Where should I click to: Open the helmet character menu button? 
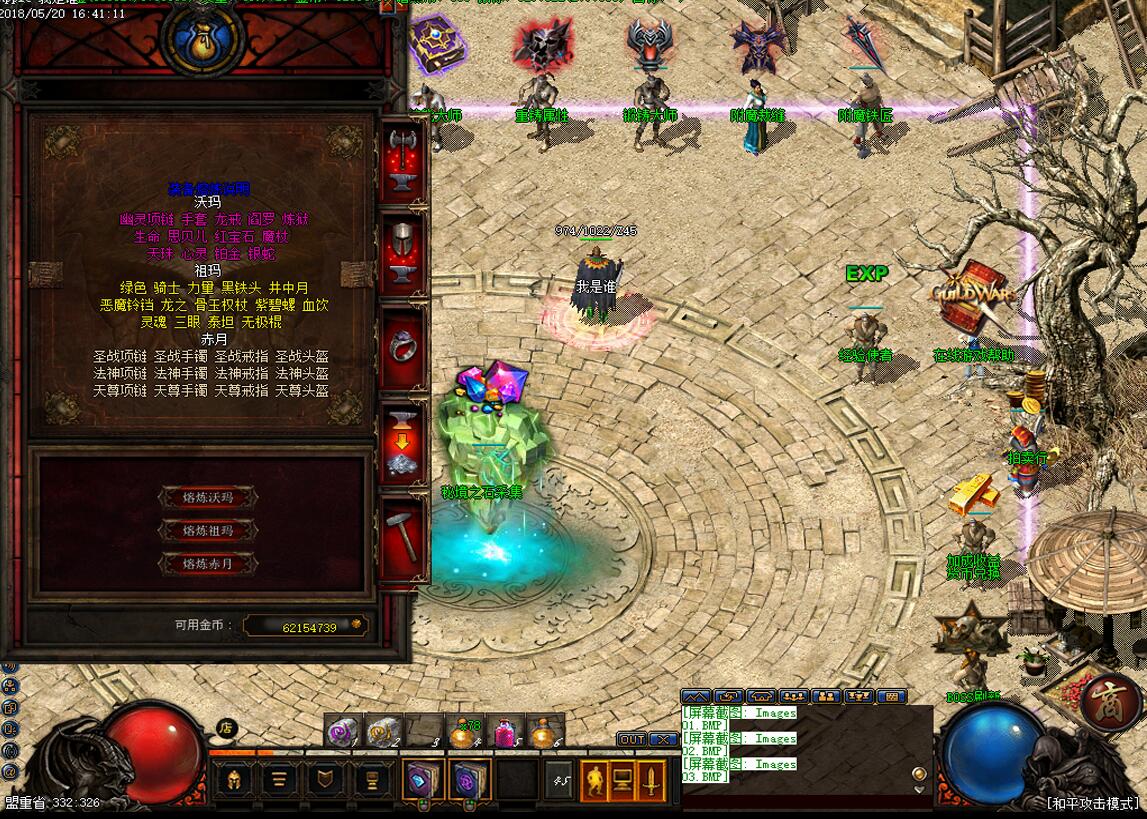[234, 778]
